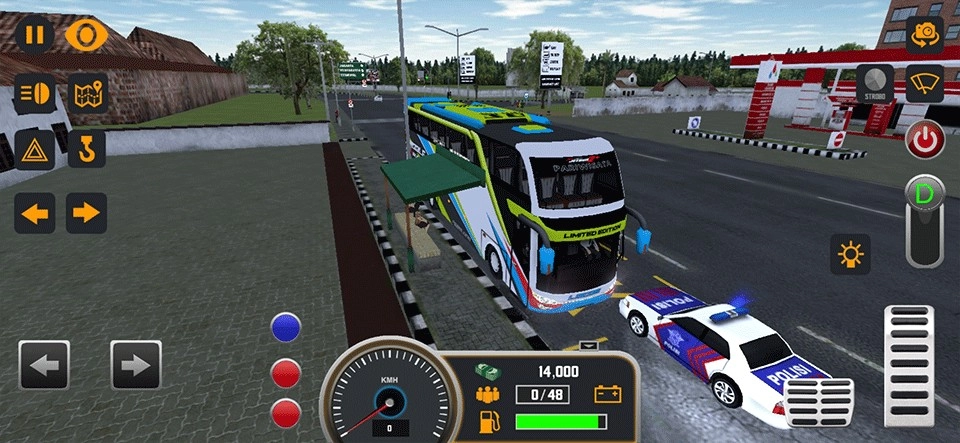Tap the blue round button
Screen dimensions: 960x443
[286, 327]
